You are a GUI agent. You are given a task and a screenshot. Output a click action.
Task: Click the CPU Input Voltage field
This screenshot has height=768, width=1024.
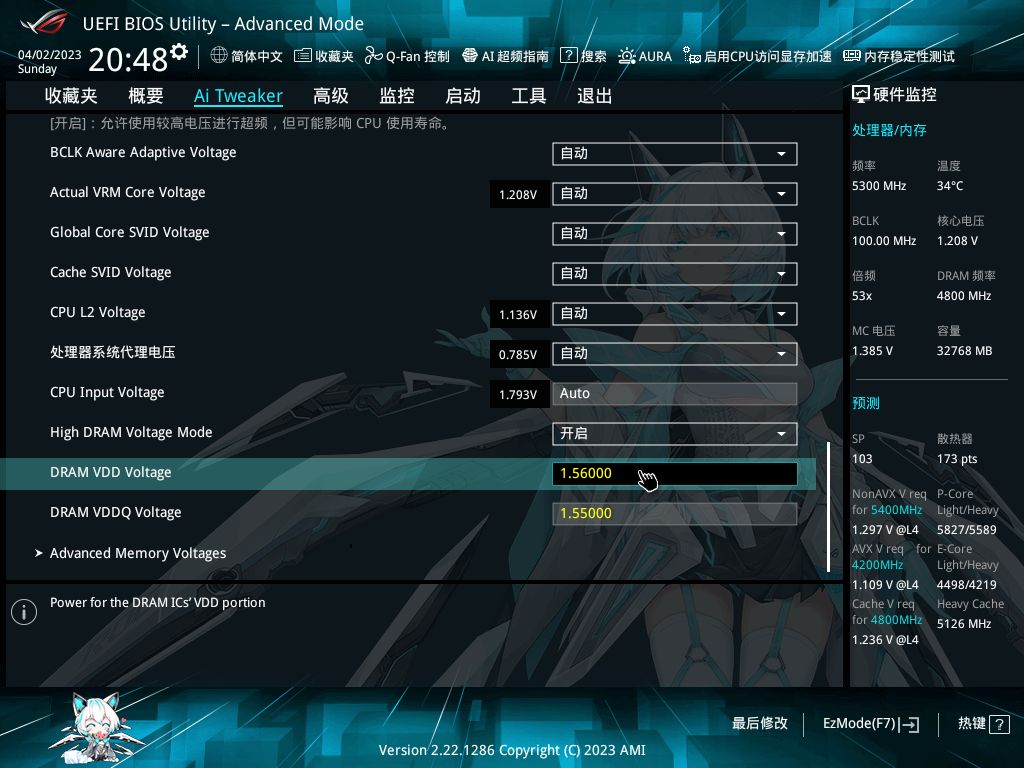tap(674, 393)
